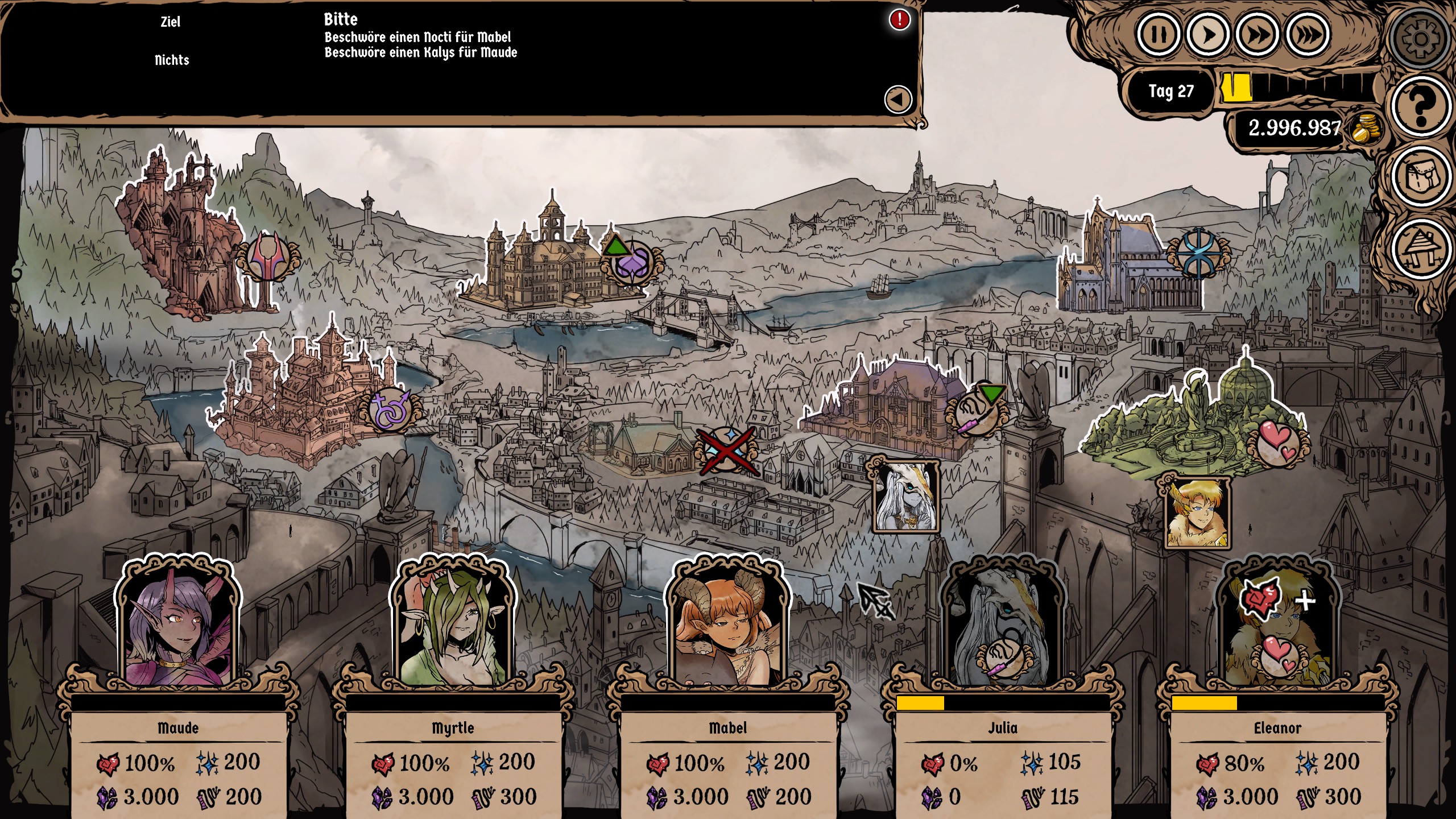Select the crossed-out red X location marker
1456x819 pixels.
[727, 450]
